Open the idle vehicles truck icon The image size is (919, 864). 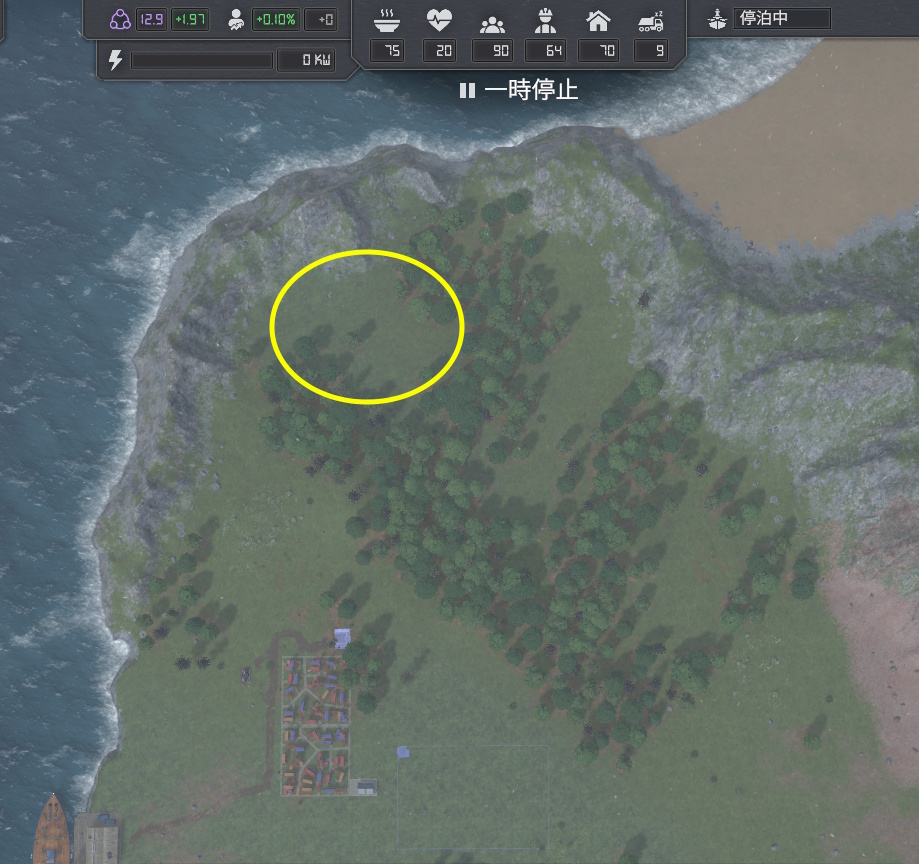pyautogui.click(x=651, y=19)
